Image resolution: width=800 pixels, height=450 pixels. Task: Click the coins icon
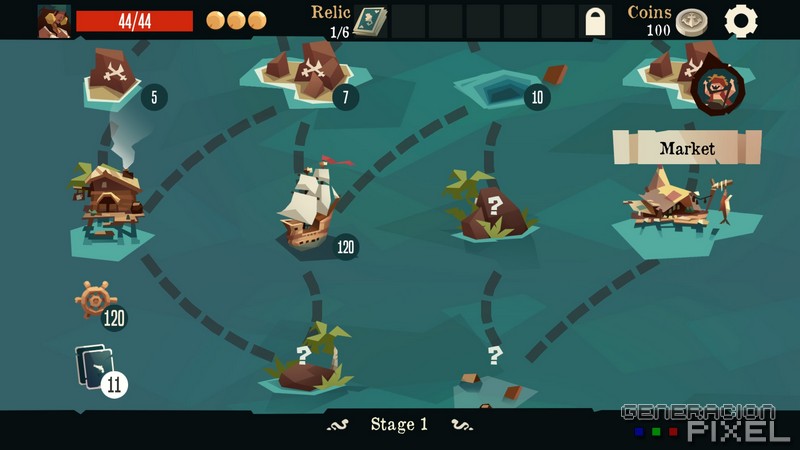click(x=691, y=22)
